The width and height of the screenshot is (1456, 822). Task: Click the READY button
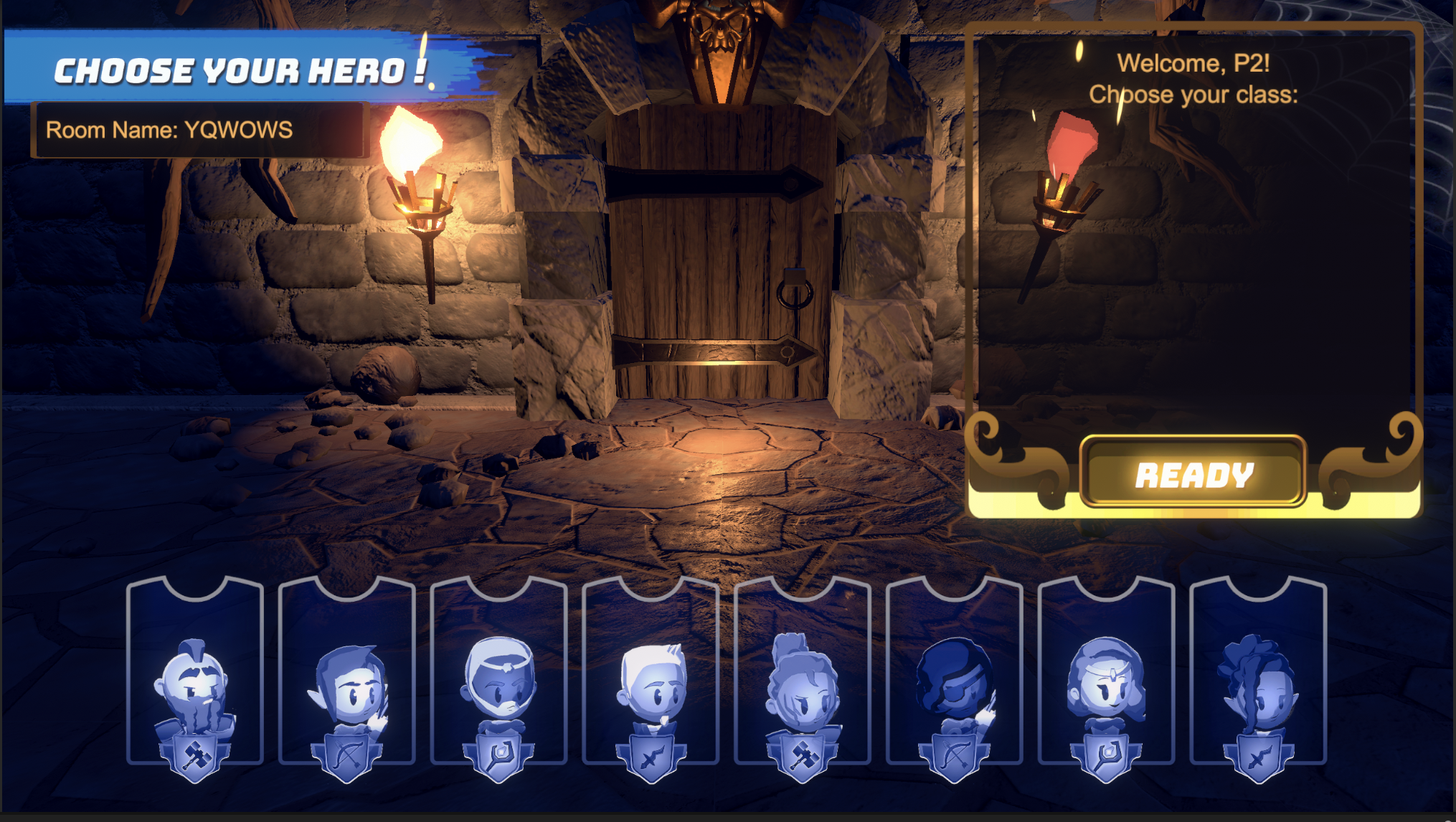pos(1193,473)
